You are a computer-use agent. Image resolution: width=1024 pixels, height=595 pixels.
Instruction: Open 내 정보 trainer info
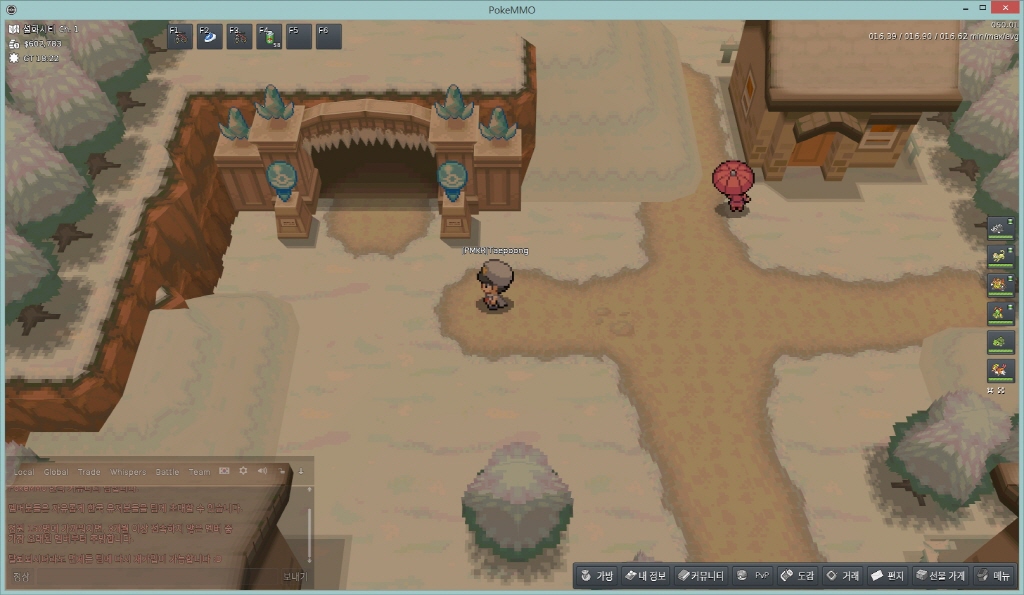[x=644, y=576]
